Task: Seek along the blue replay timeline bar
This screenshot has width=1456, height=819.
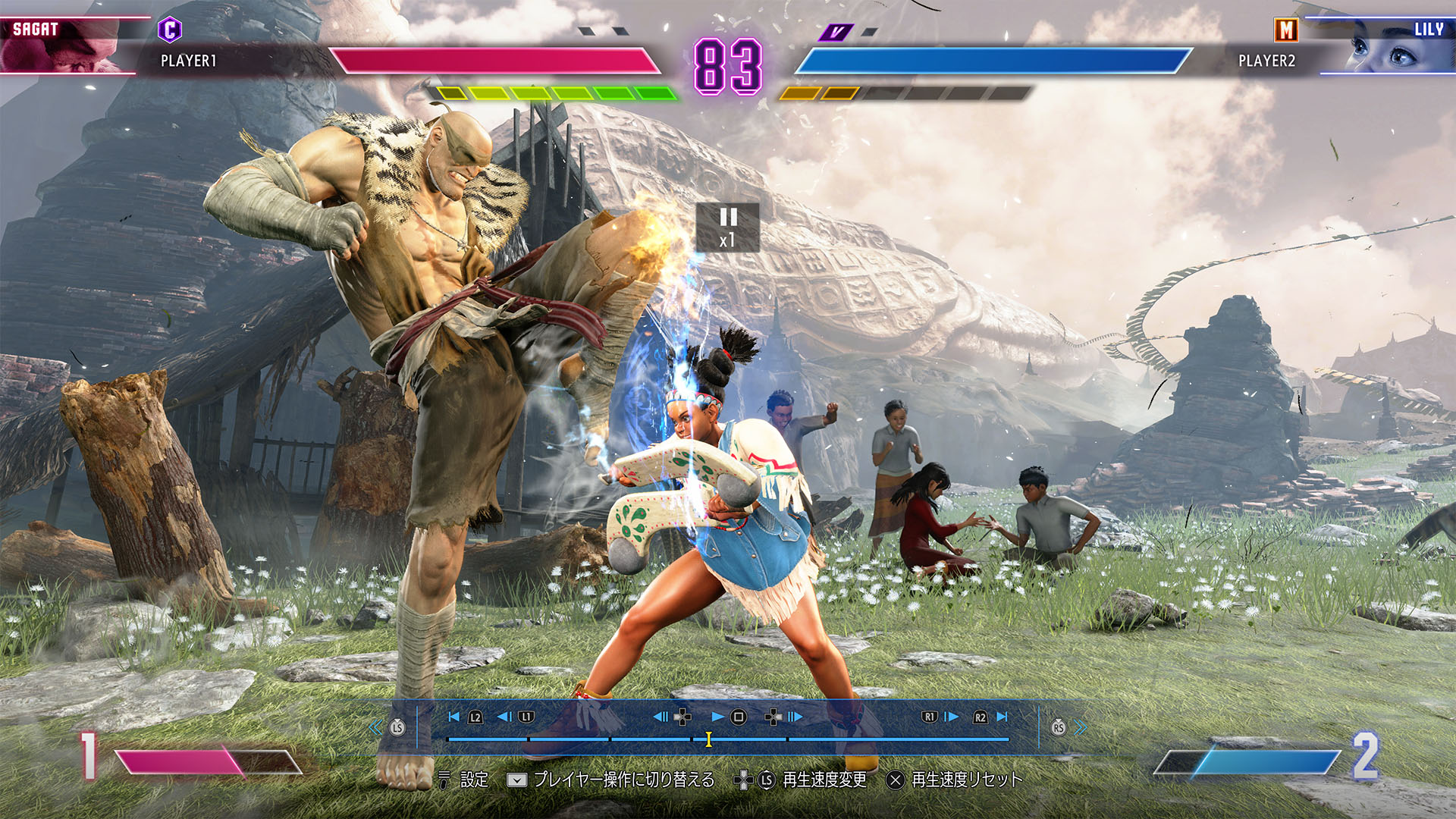Action: point(895,739)
